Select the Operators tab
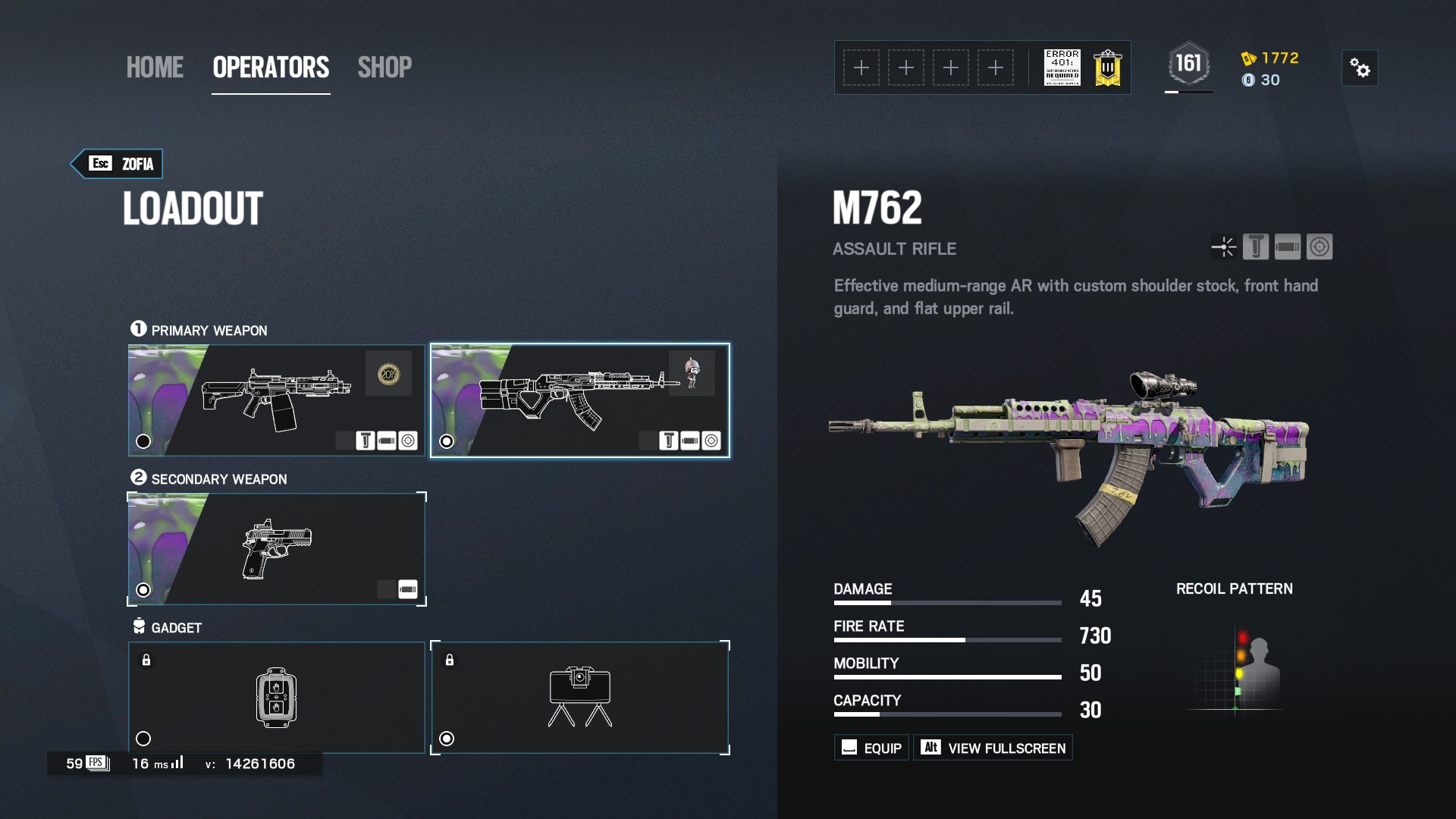 271,67
